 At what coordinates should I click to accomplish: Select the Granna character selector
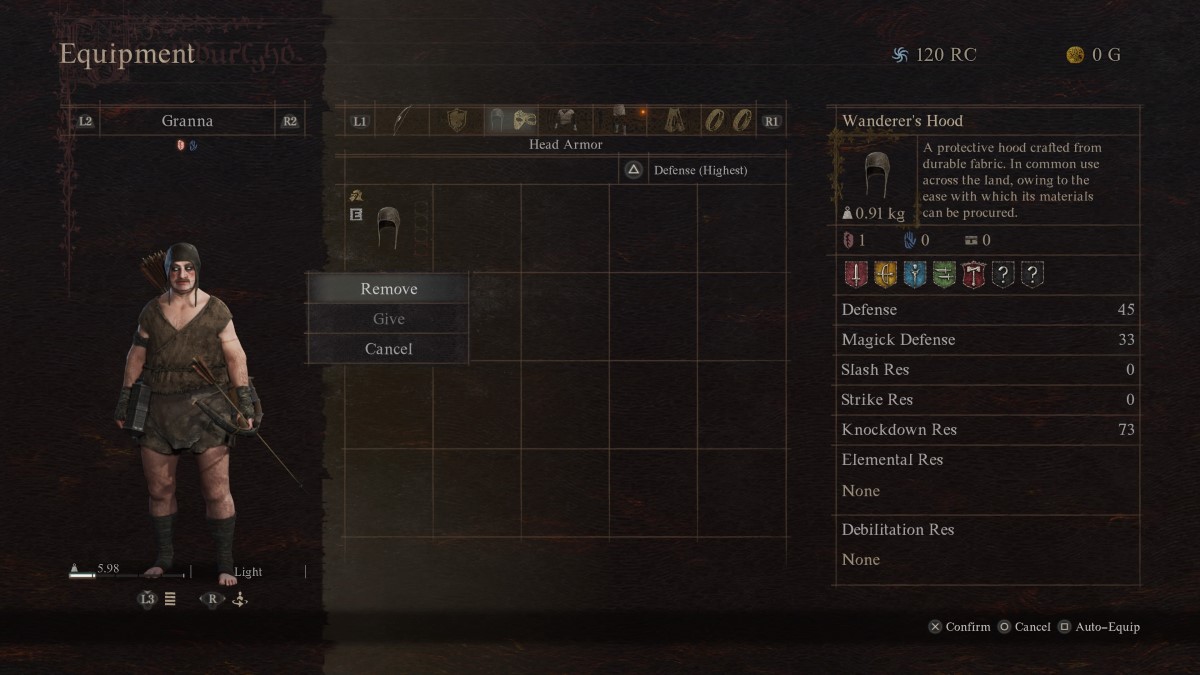pos(187,121)
